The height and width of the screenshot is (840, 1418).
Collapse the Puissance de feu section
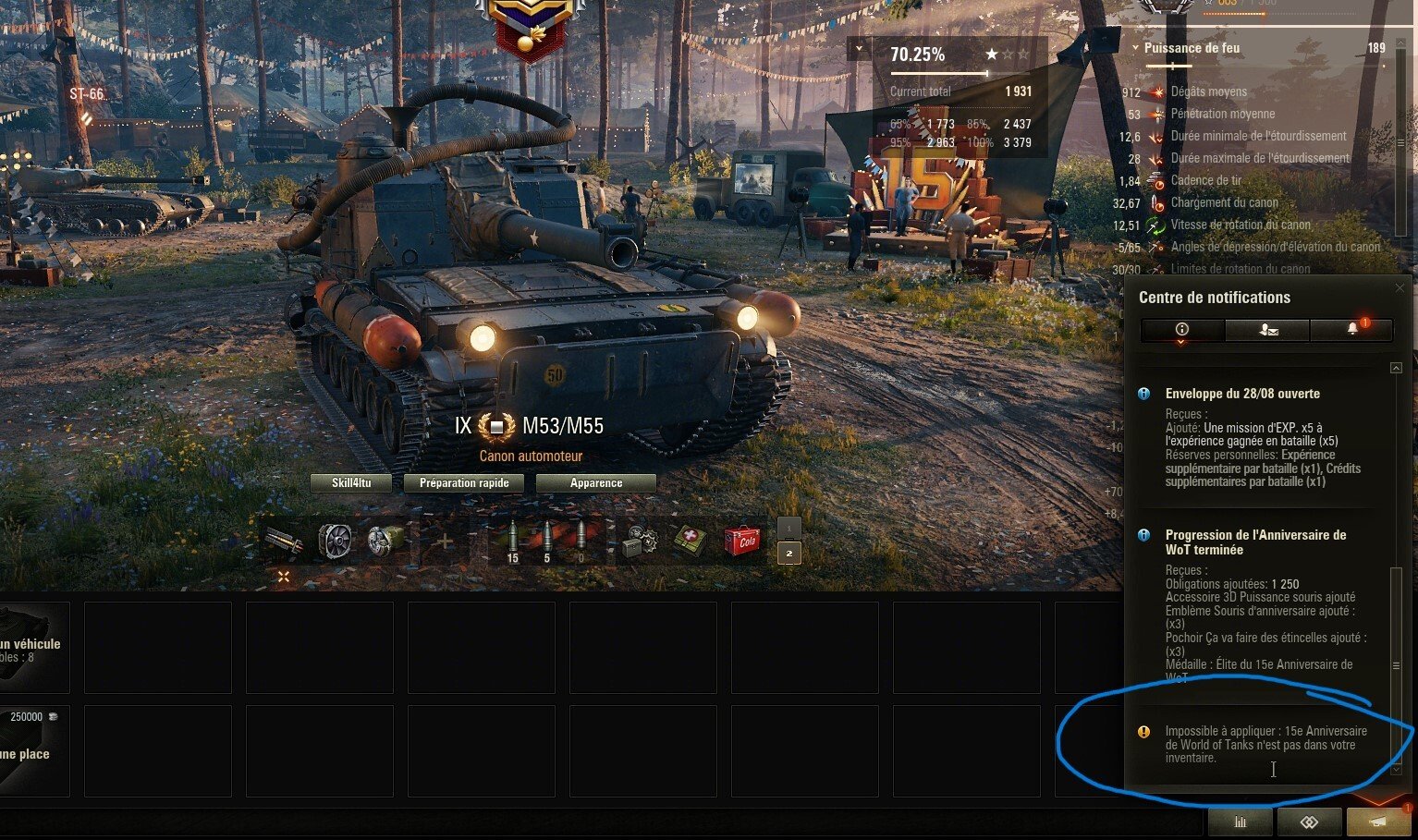[1135, 48]
